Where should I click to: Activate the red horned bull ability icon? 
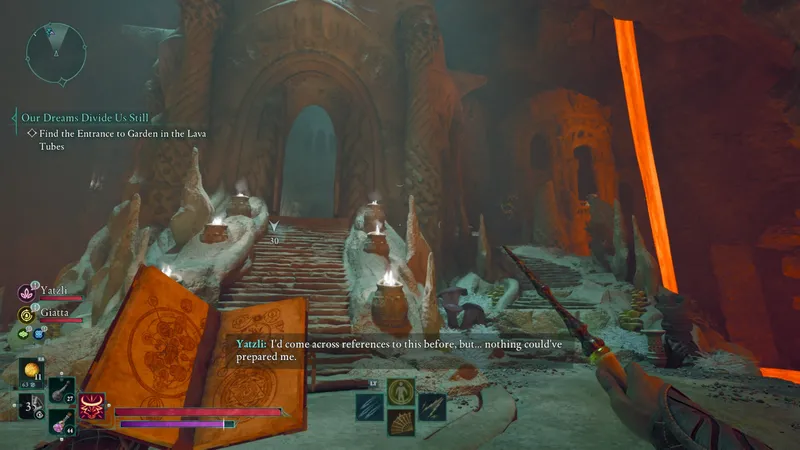[93, 405]
